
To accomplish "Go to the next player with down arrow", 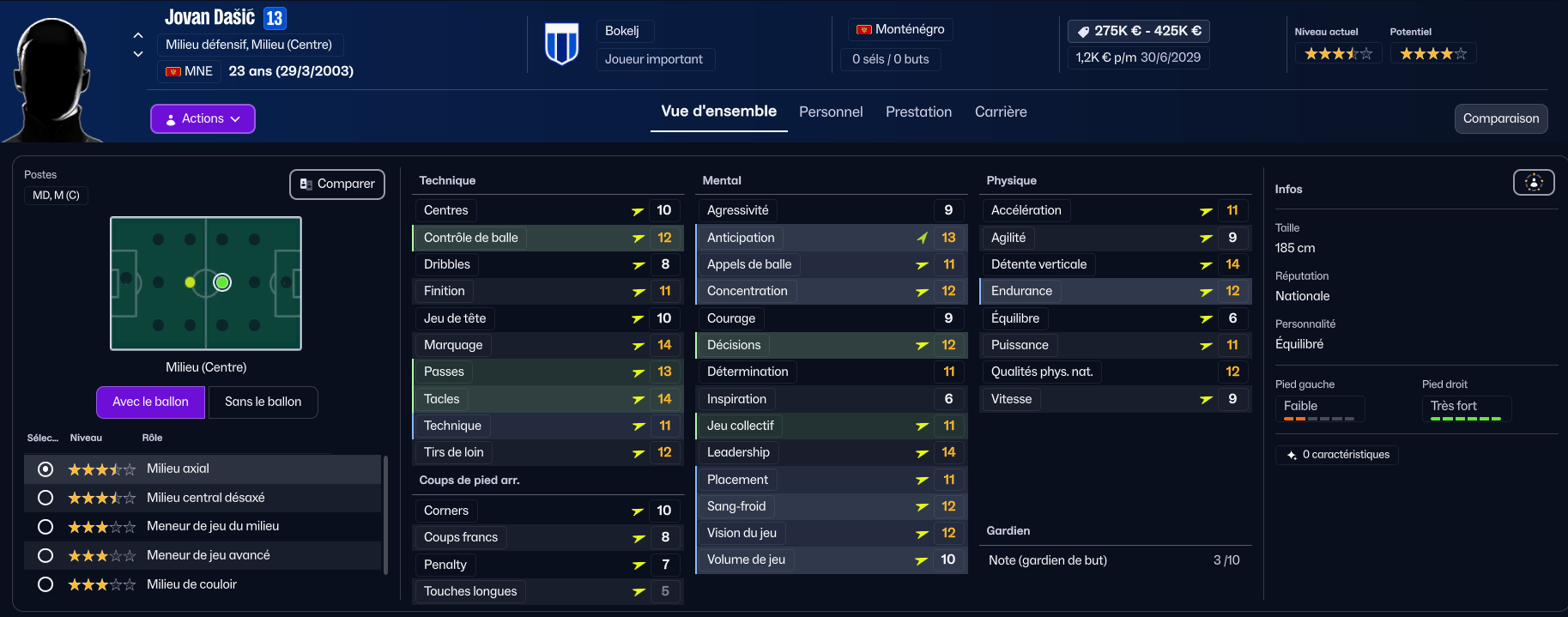I will click(x=138, y=54).
